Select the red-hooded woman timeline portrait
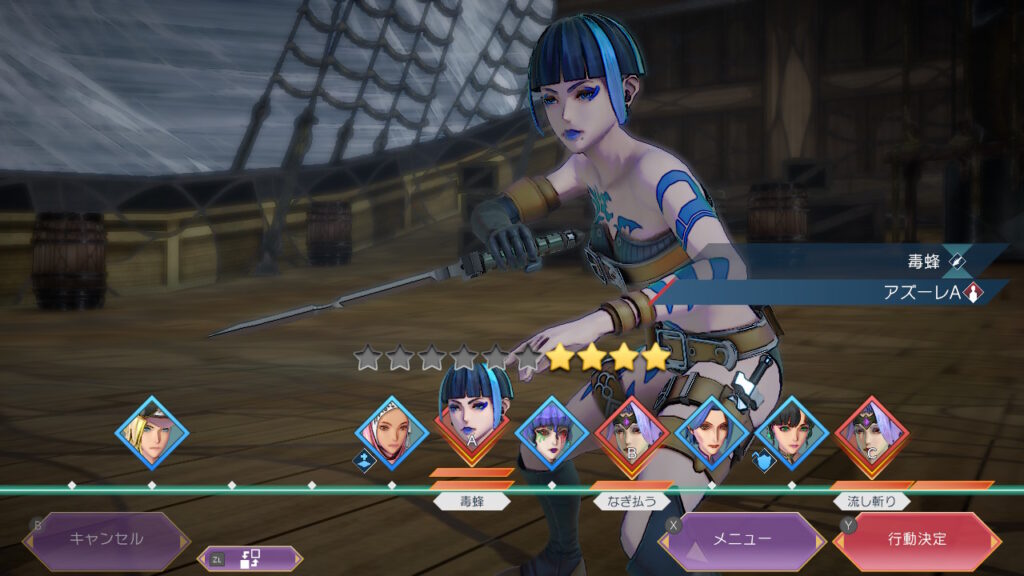1024x576 pixels. (x=392, y=433)
